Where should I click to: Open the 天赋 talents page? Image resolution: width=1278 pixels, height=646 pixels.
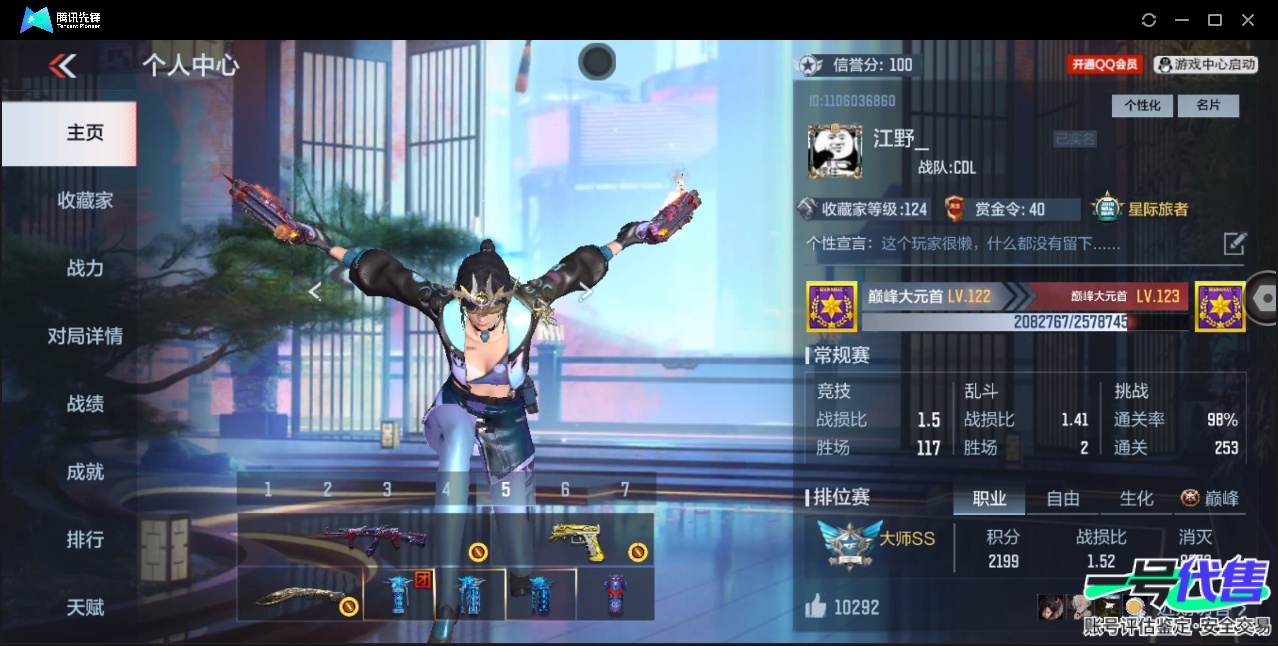pyautogui.click(x=85, y=607)
